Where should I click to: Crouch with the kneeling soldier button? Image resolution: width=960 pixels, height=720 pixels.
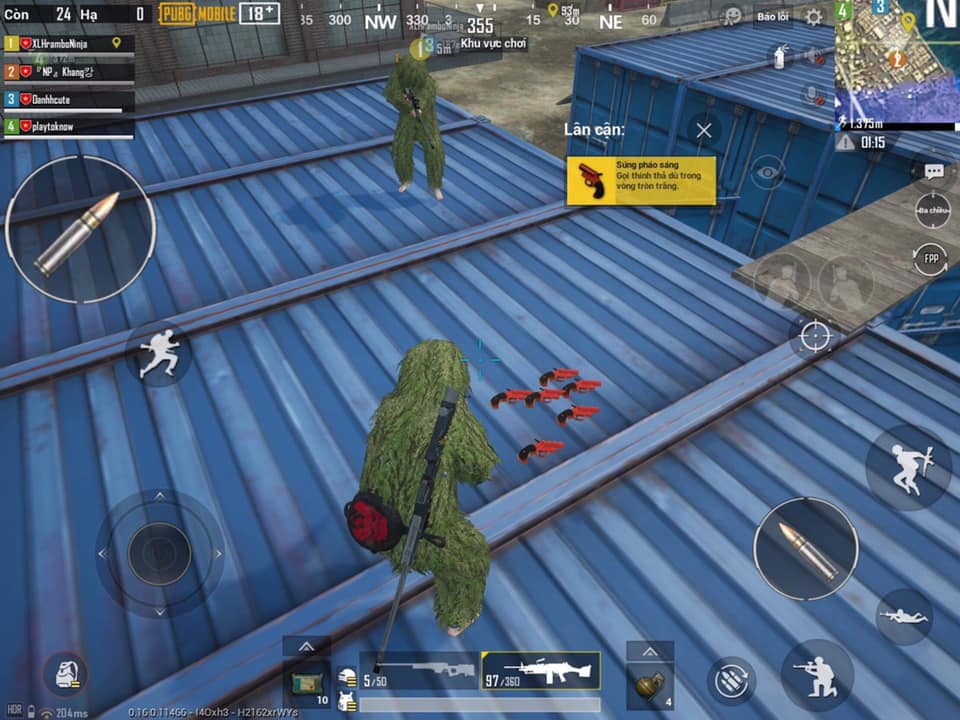pos(817,675)
